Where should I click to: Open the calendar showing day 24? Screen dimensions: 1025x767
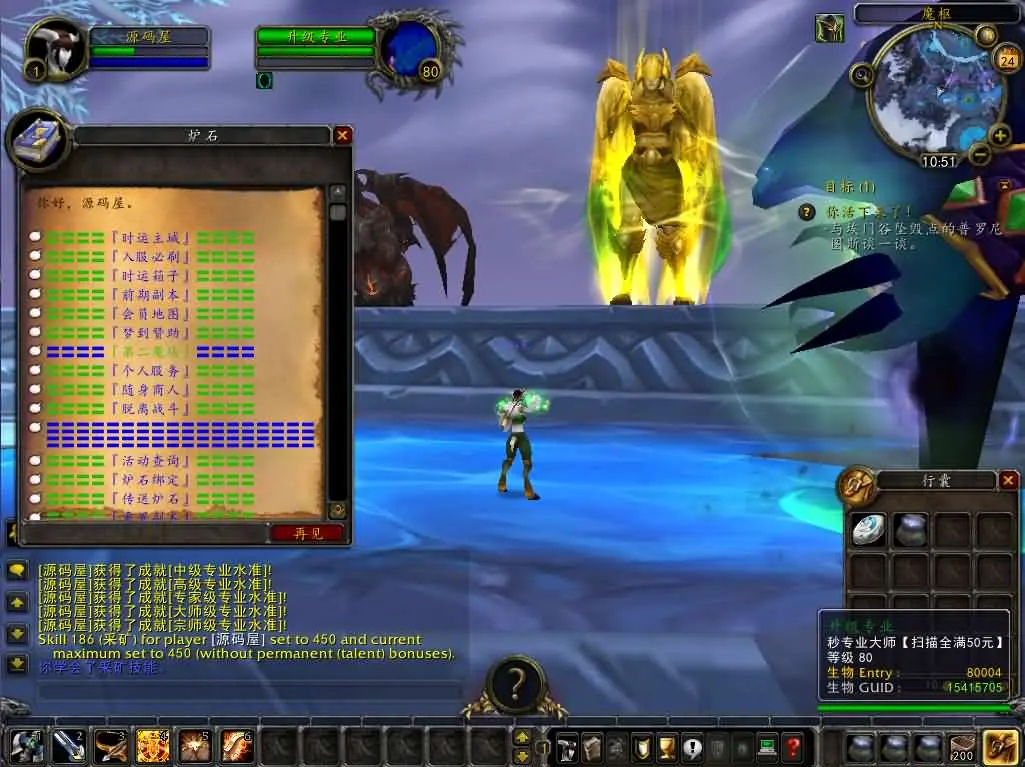1007,60
